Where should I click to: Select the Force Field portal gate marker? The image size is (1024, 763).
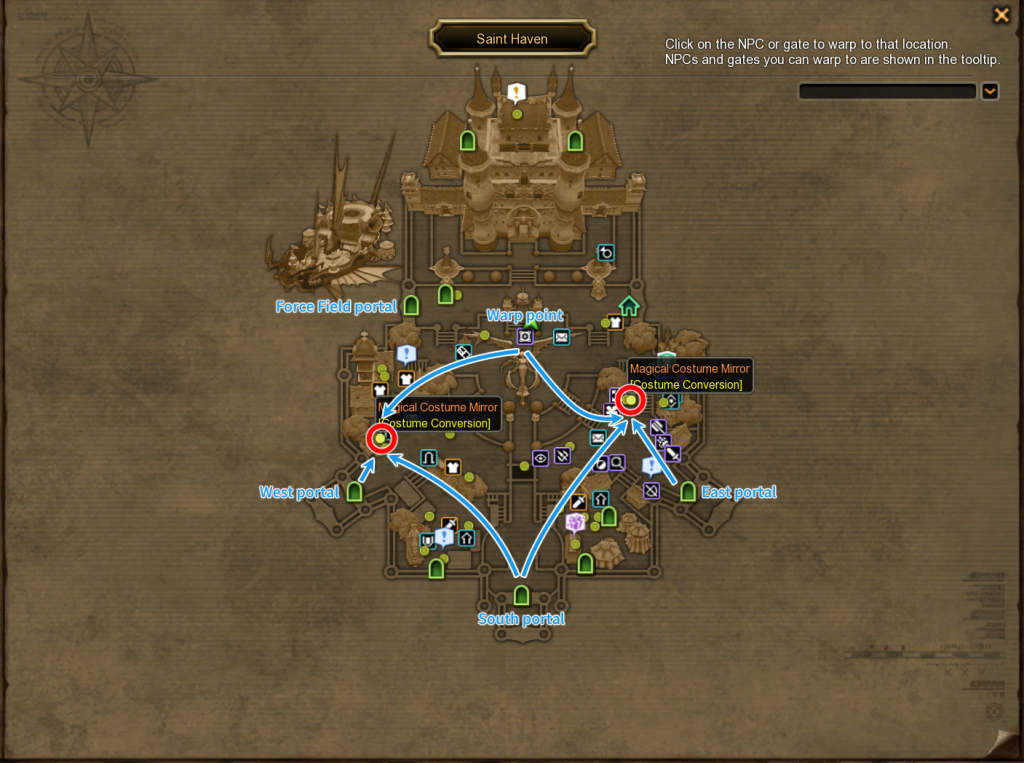pyautogui.click(x=411, y=305)
